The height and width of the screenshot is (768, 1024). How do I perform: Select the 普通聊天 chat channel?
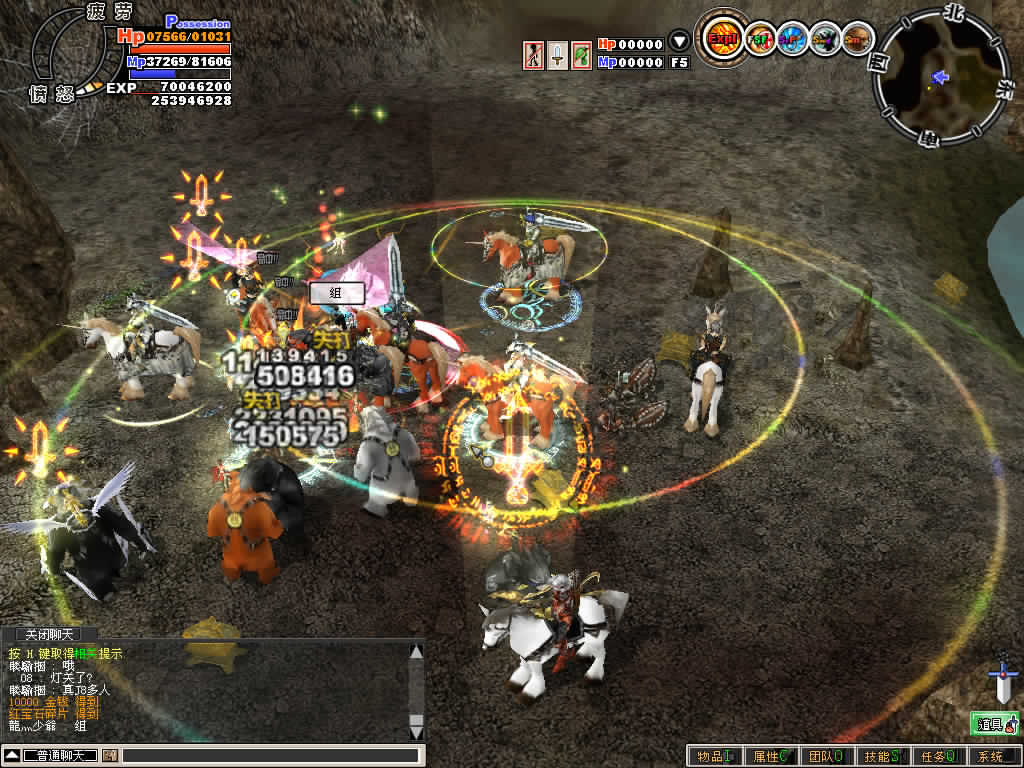[x=59, y=755]
